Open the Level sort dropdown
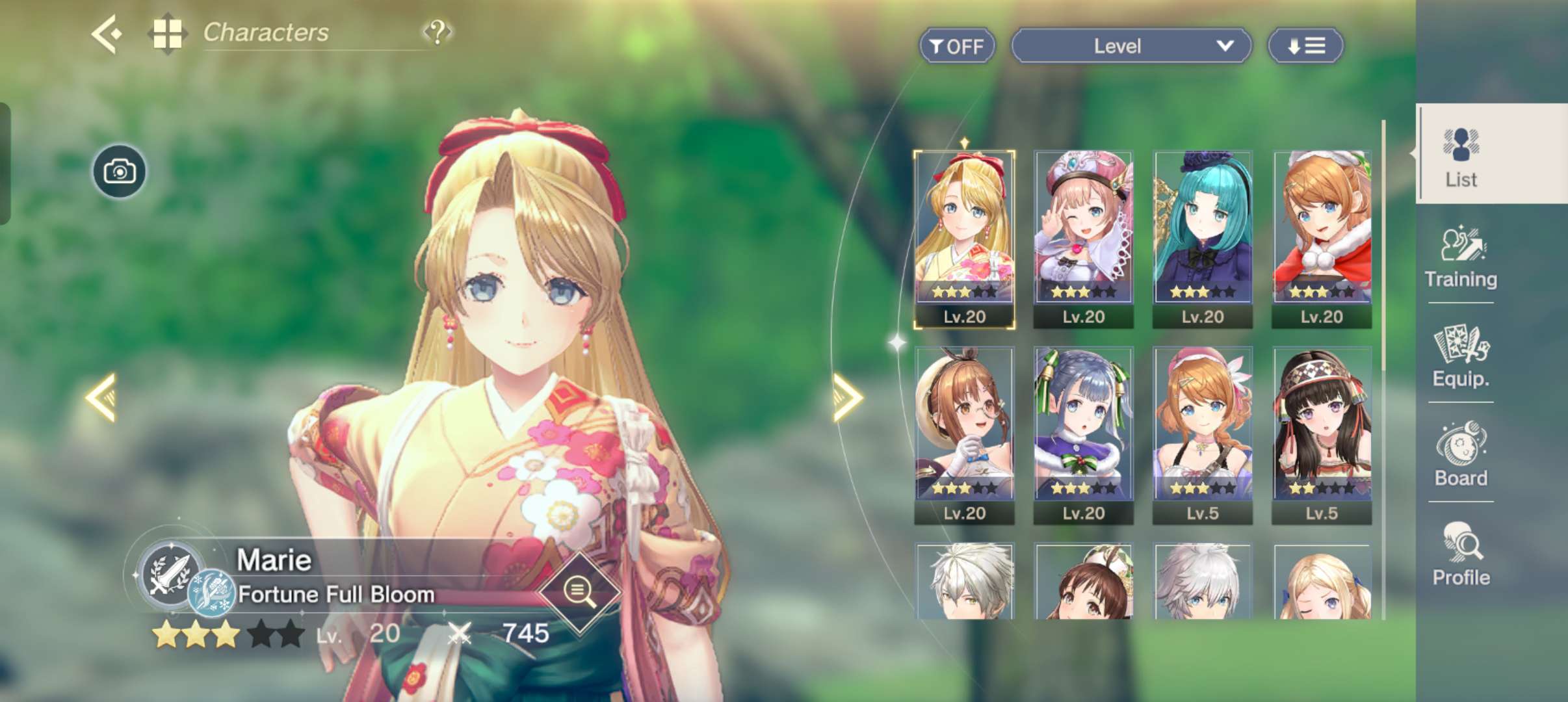 [1131, 46]
